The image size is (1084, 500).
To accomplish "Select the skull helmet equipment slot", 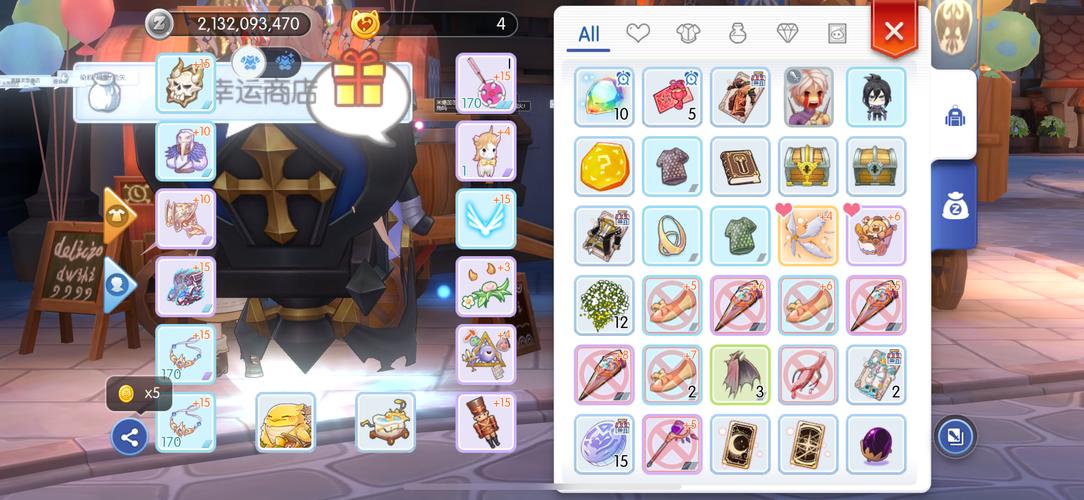I will [x=186, y=83].
